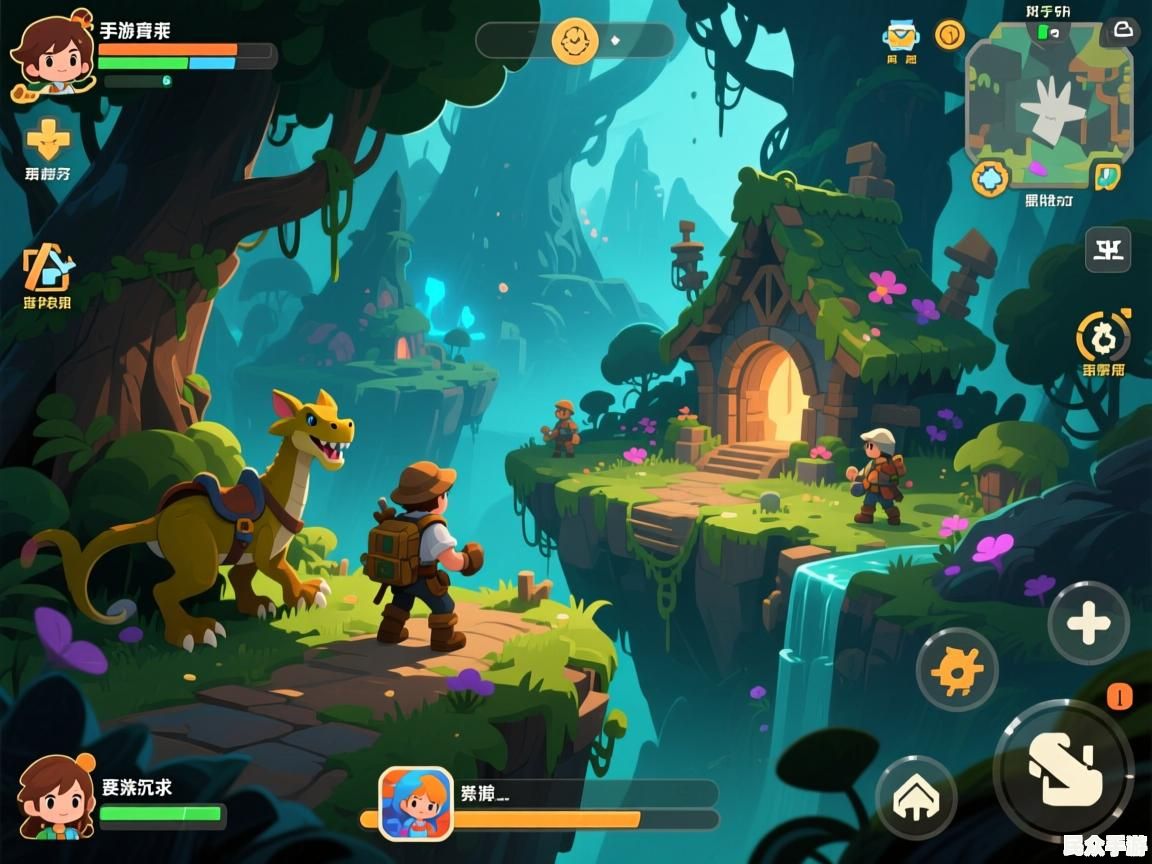Select the companion portrait at bottom left
Image resolution: width=1152 pixels, height=864 pixels.
pos(56,797)
